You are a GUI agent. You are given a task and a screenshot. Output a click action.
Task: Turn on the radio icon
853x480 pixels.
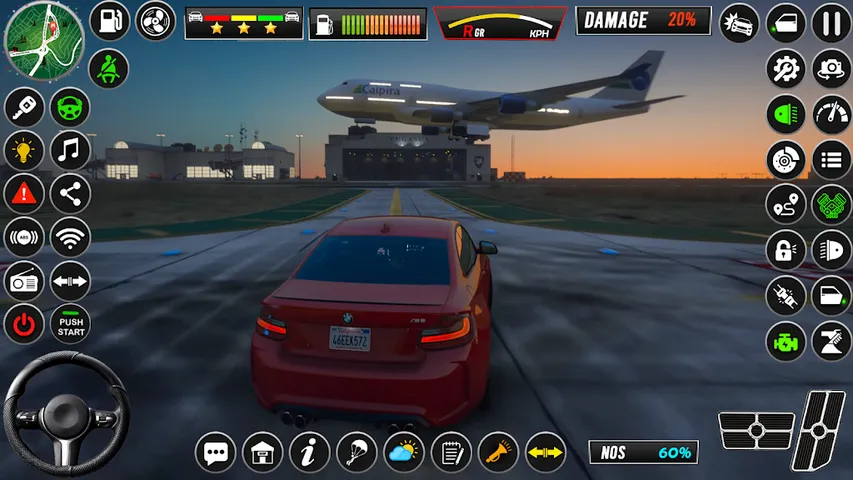24,281
